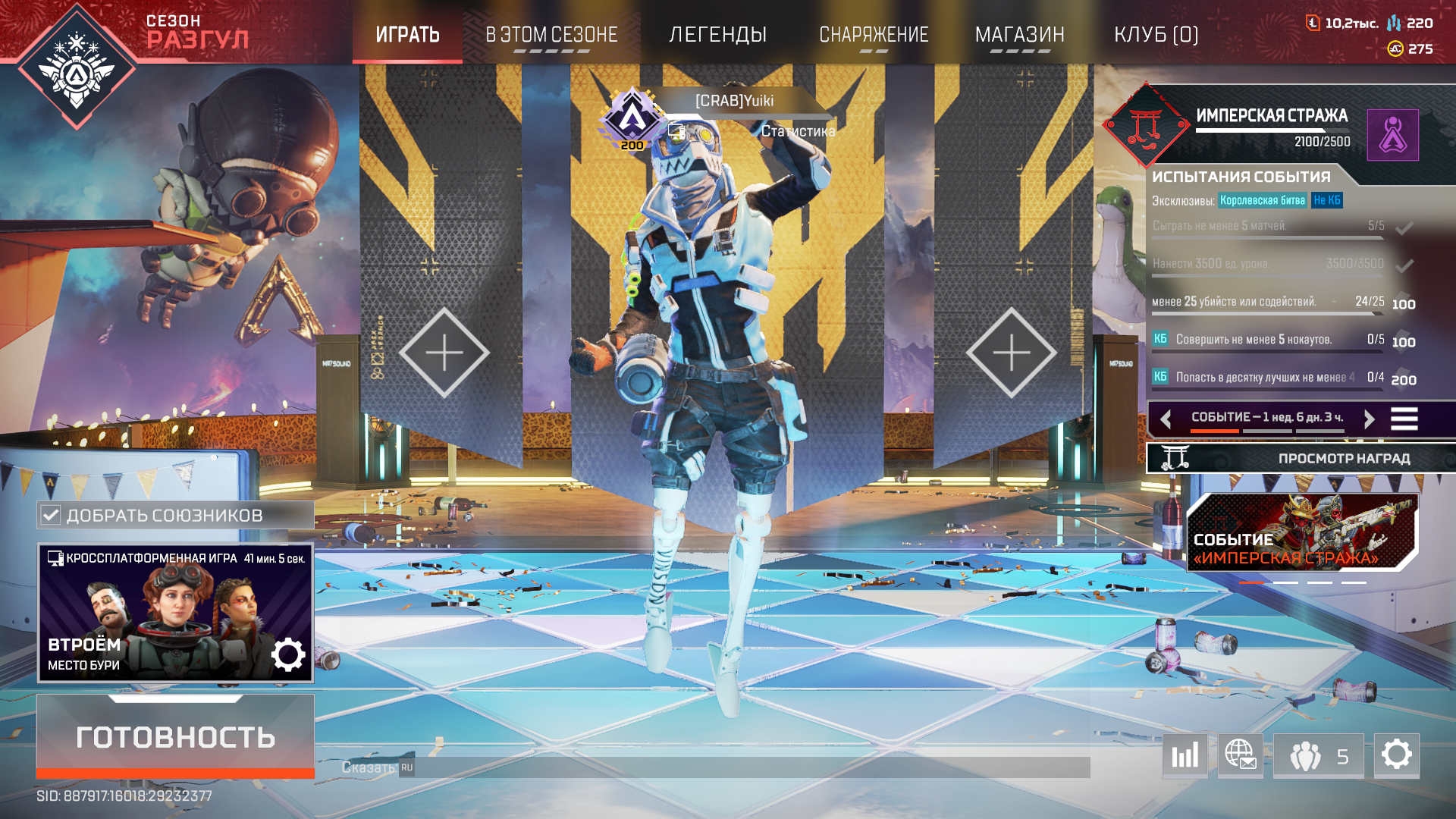Show previous challenges page with left arrow

point(1166,419)
